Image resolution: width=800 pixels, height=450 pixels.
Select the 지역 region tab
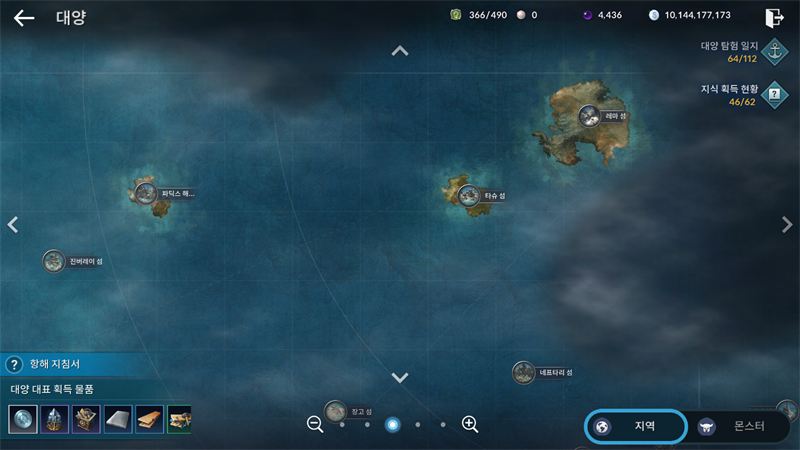(636, 426)
